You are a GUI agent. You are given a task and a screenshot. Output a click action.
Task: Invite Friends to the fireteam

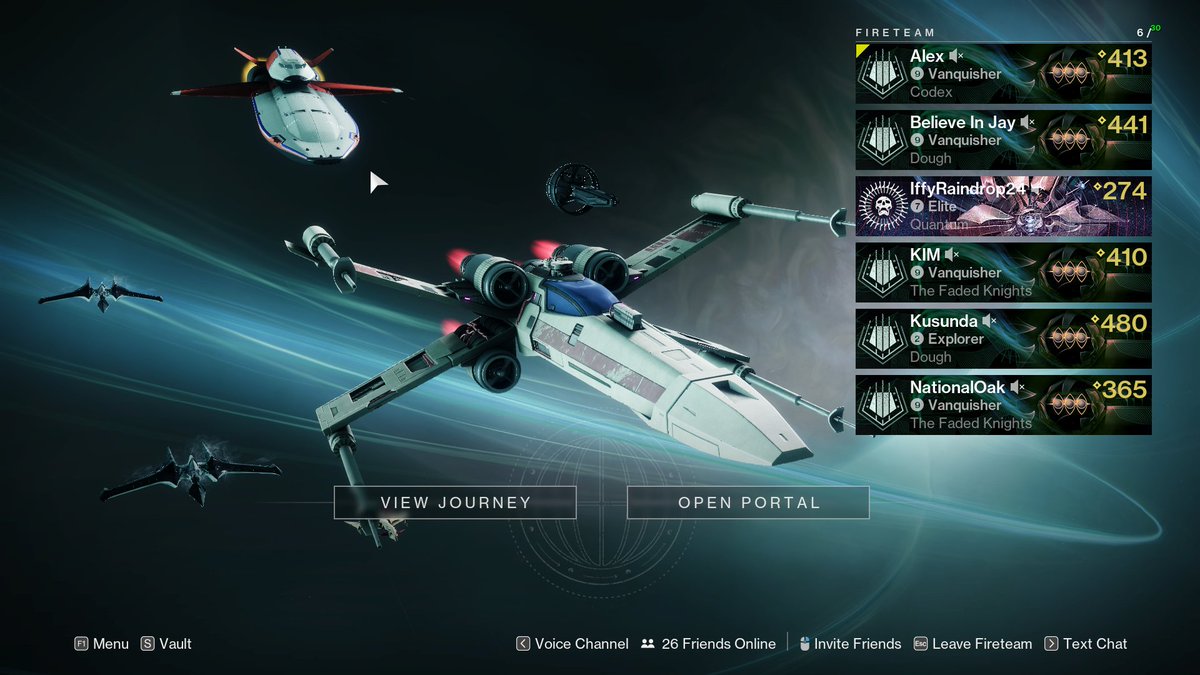[x=849, y=644]
